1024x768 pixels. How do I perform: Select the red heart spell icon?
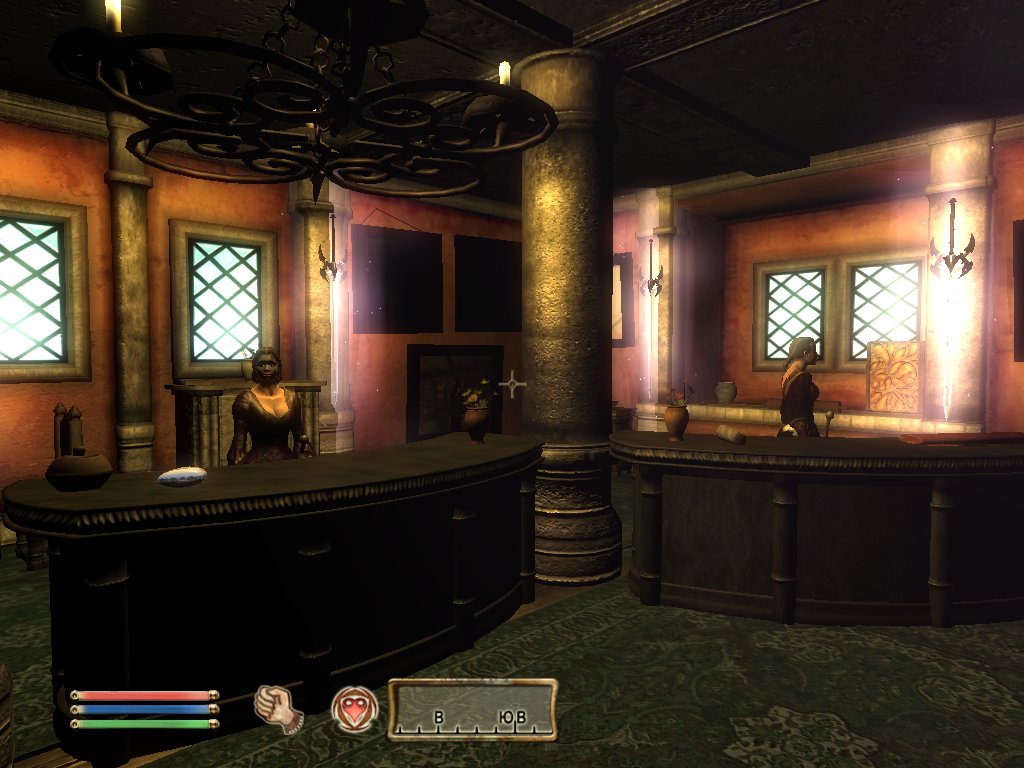(x=355, y=709)
